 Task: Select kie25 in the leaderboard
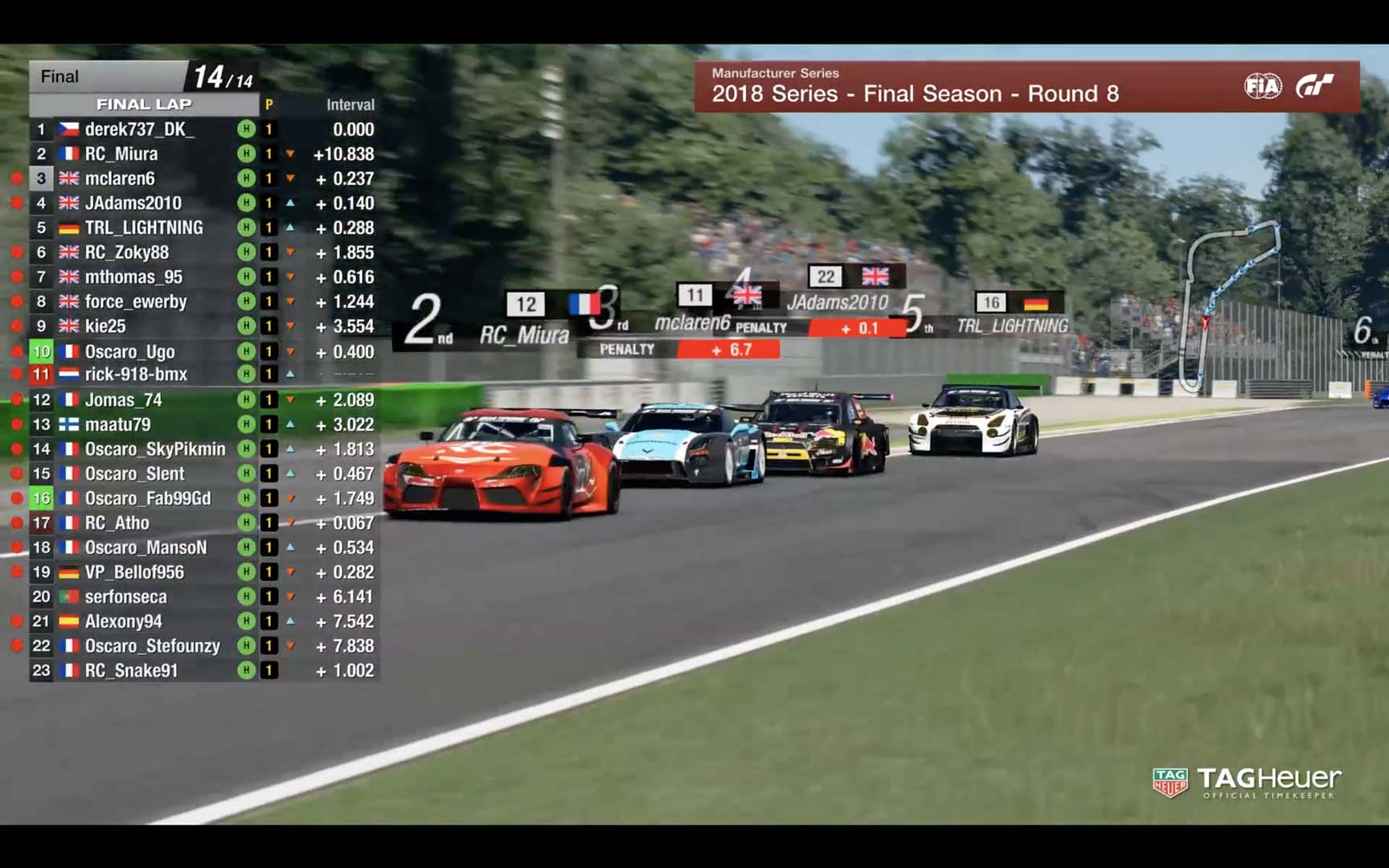pyautogui.click(x=105, y=326)
